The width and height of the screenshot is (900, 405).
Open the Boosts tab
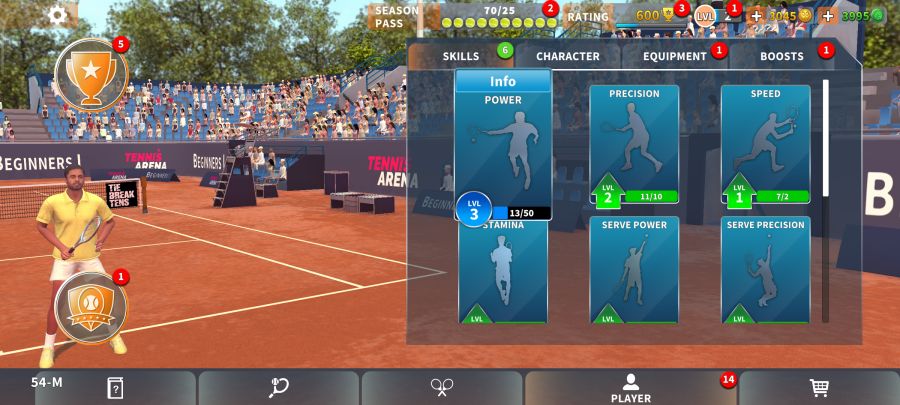tap(782, 56)
